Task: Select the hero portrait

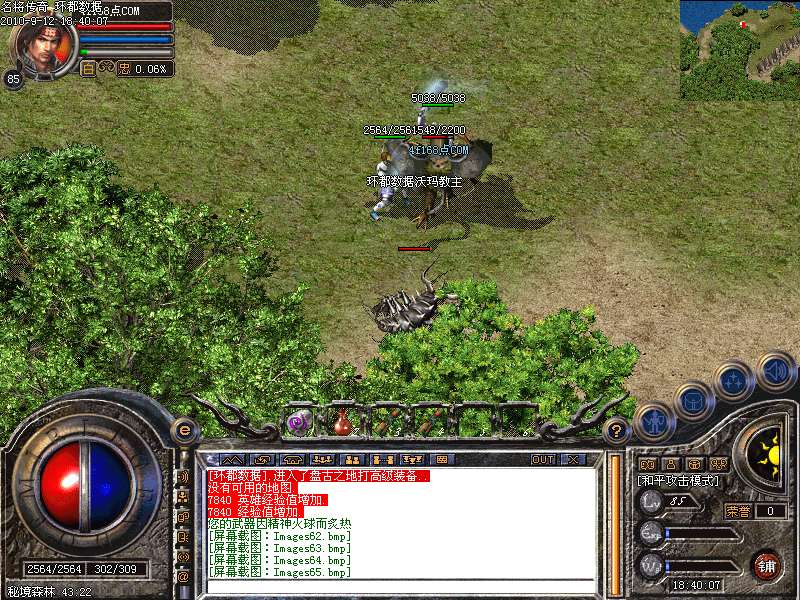Action: [43, 45]
